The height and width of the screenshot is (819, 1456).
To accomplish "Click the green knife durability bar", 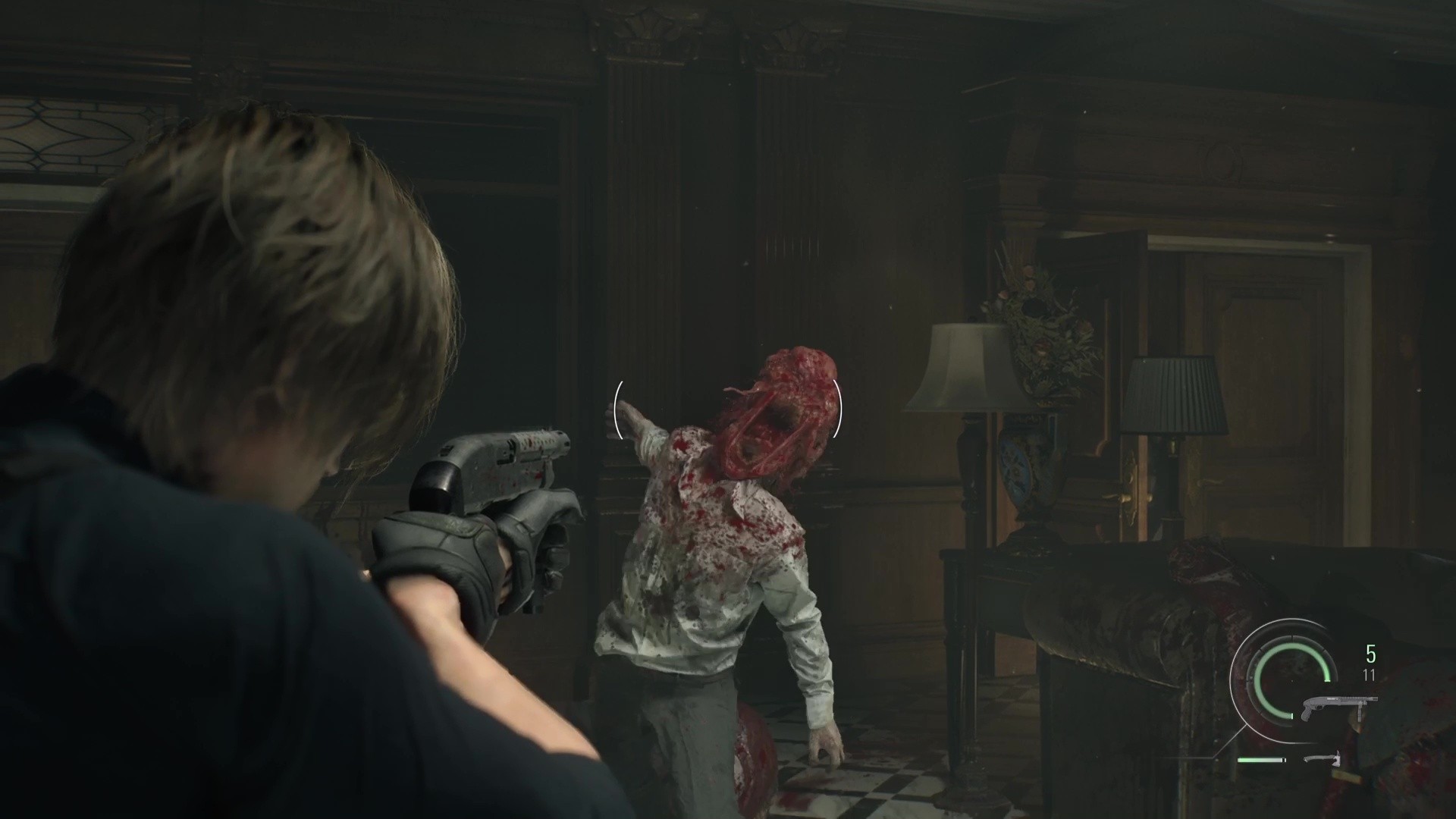I will coord(1260,760).
